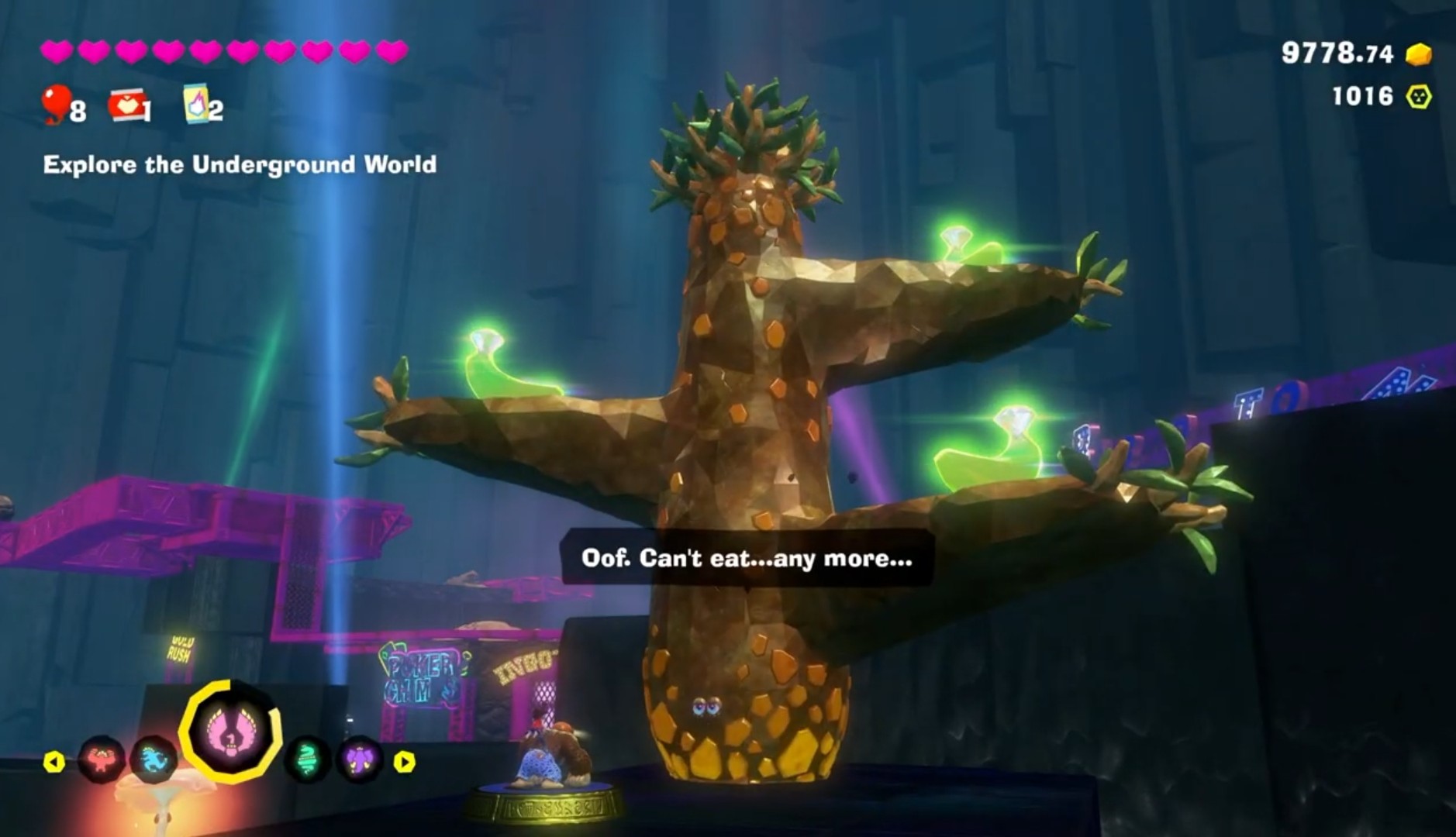The height and width of the screenshot is (837, 1456).
Task: Click the red balloon item icon
Action: coord(56,104)
